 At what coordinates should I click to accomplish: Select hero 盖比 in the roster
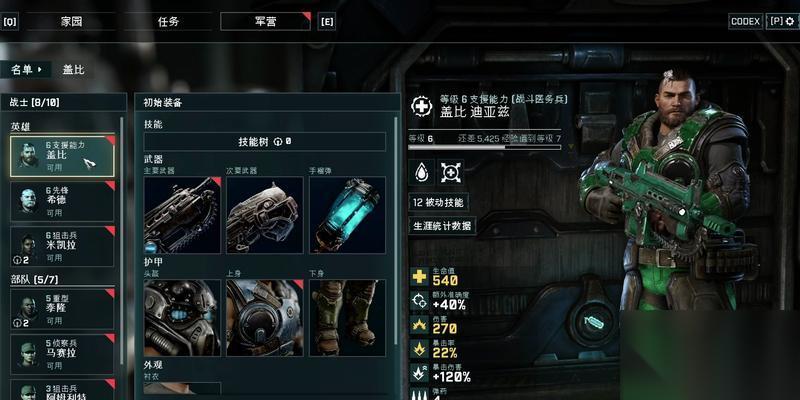[x=63, y=157]
